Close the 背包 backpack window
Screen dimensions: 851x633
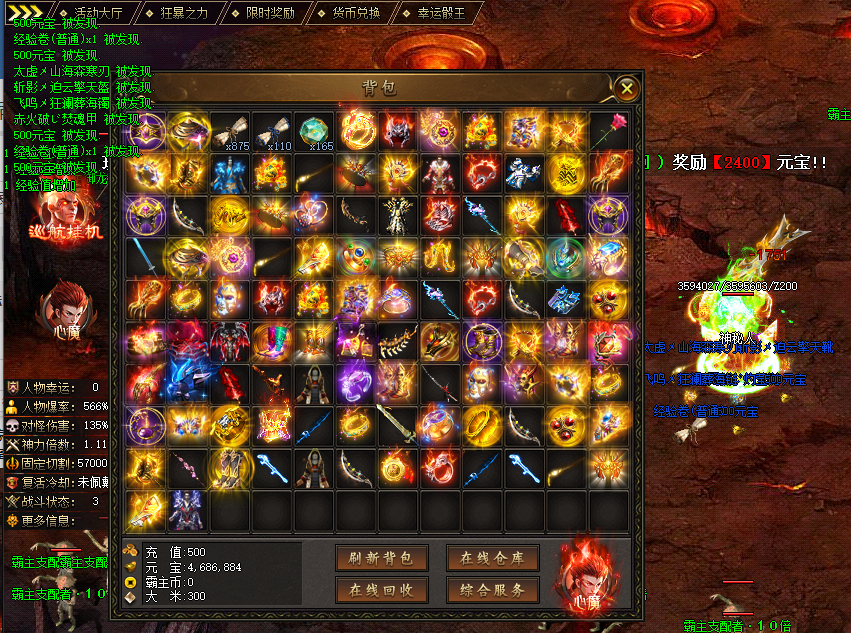coord(627,88)
